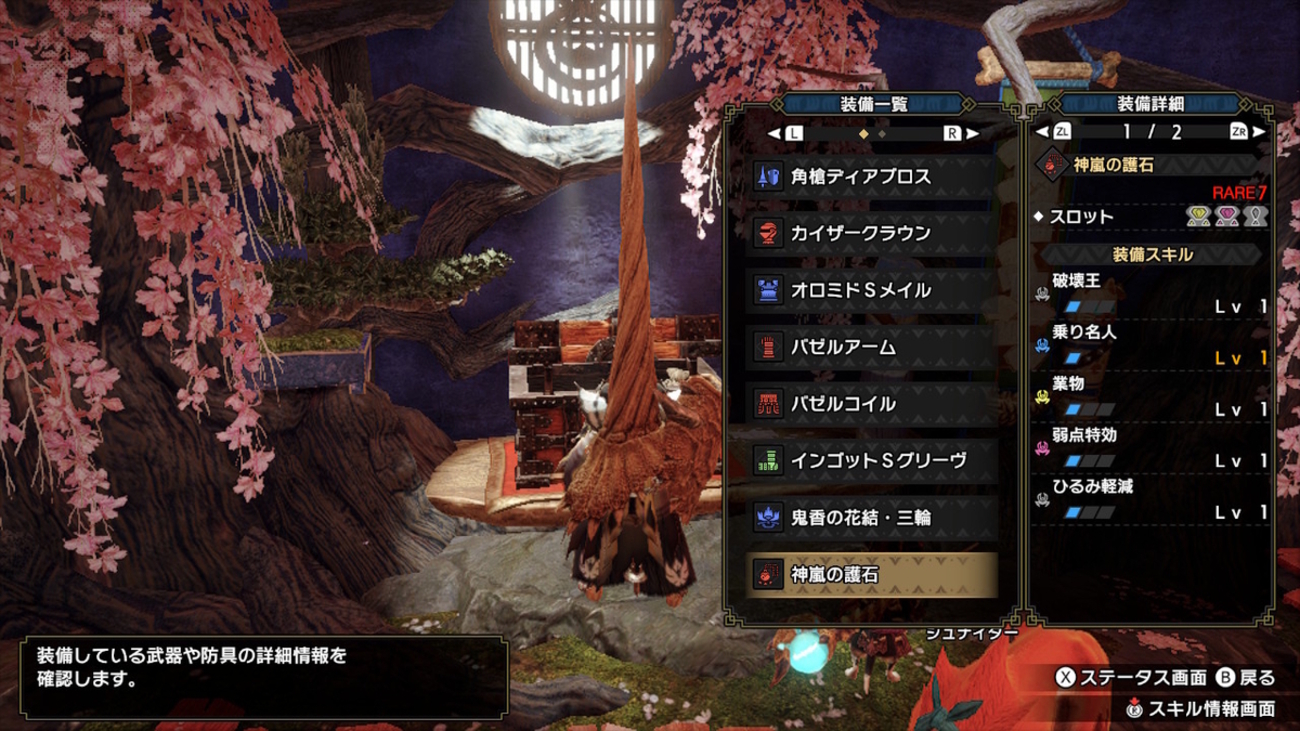
Task: Select the バゼルコイル waist armor
Action: [x=871, y=405]
